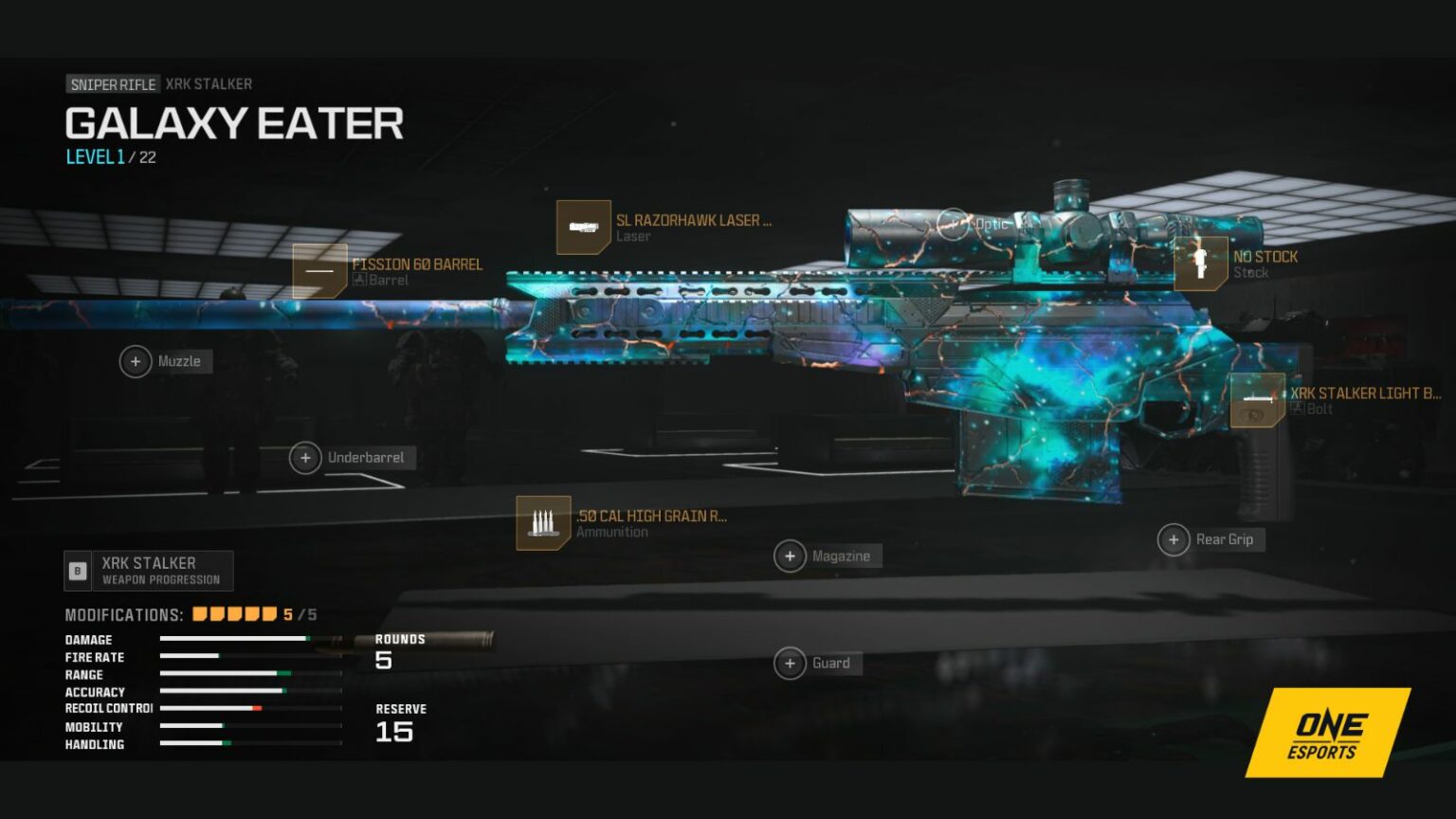1456x819 pixels.
Task: Add a Rear Grip attachment
Action: tap(1174, 539)
